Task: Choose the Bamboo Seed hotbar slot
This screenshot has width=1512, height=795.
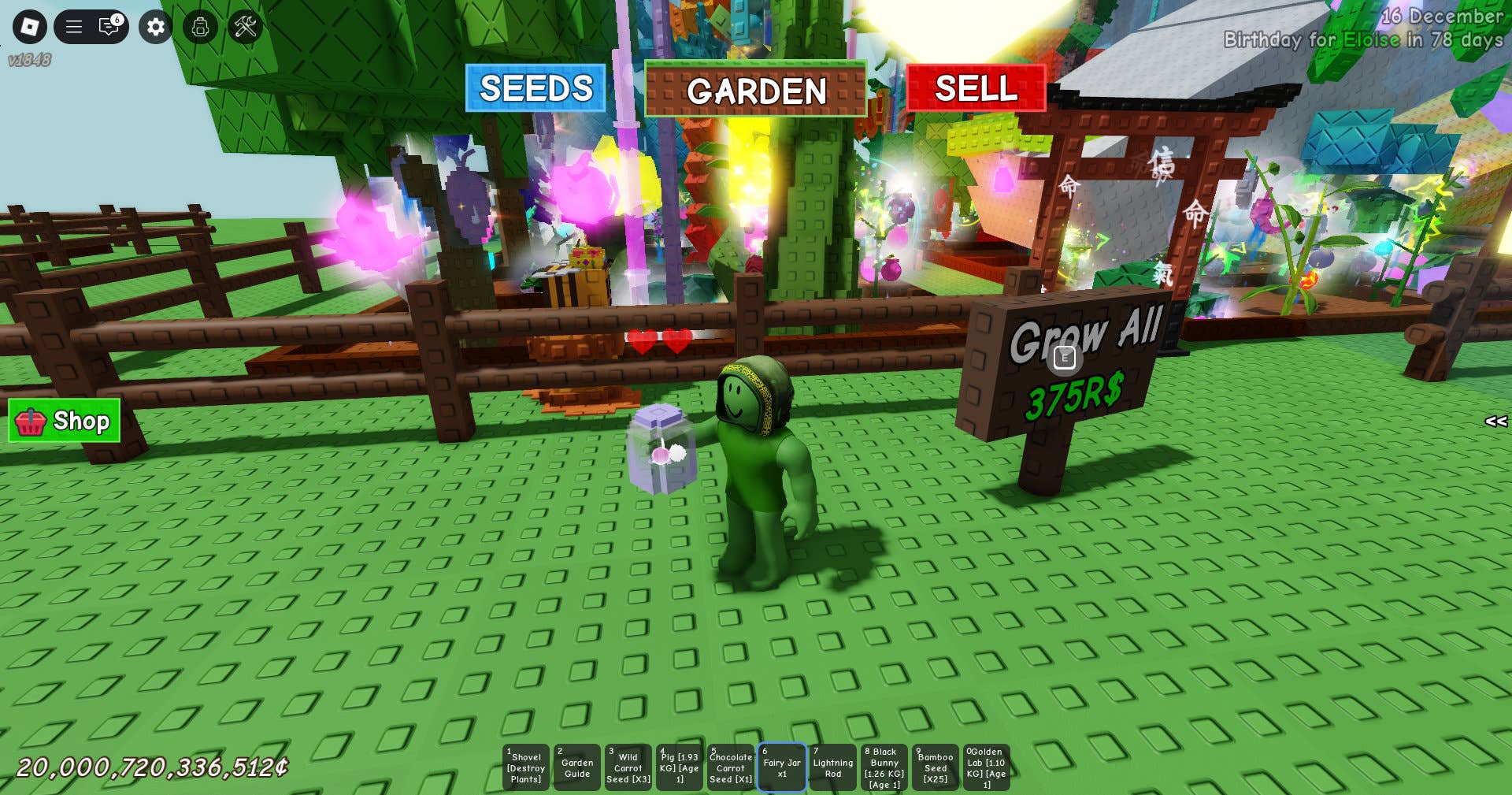Action: tap(936, 767)
